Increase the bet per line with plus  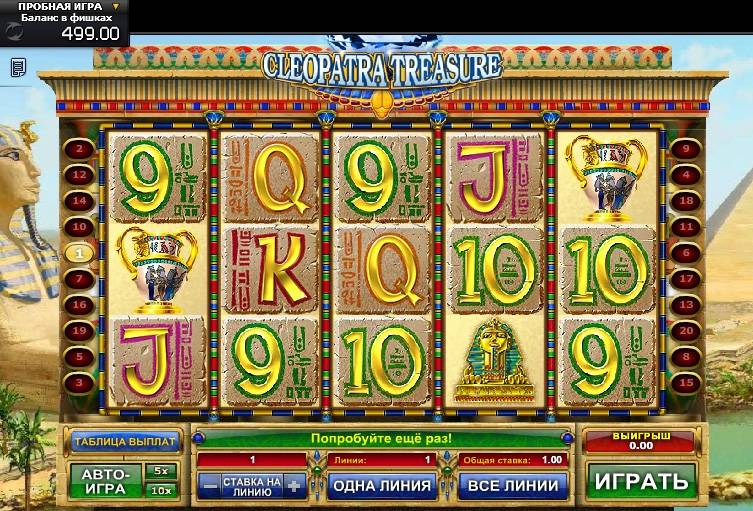(293, 486)
